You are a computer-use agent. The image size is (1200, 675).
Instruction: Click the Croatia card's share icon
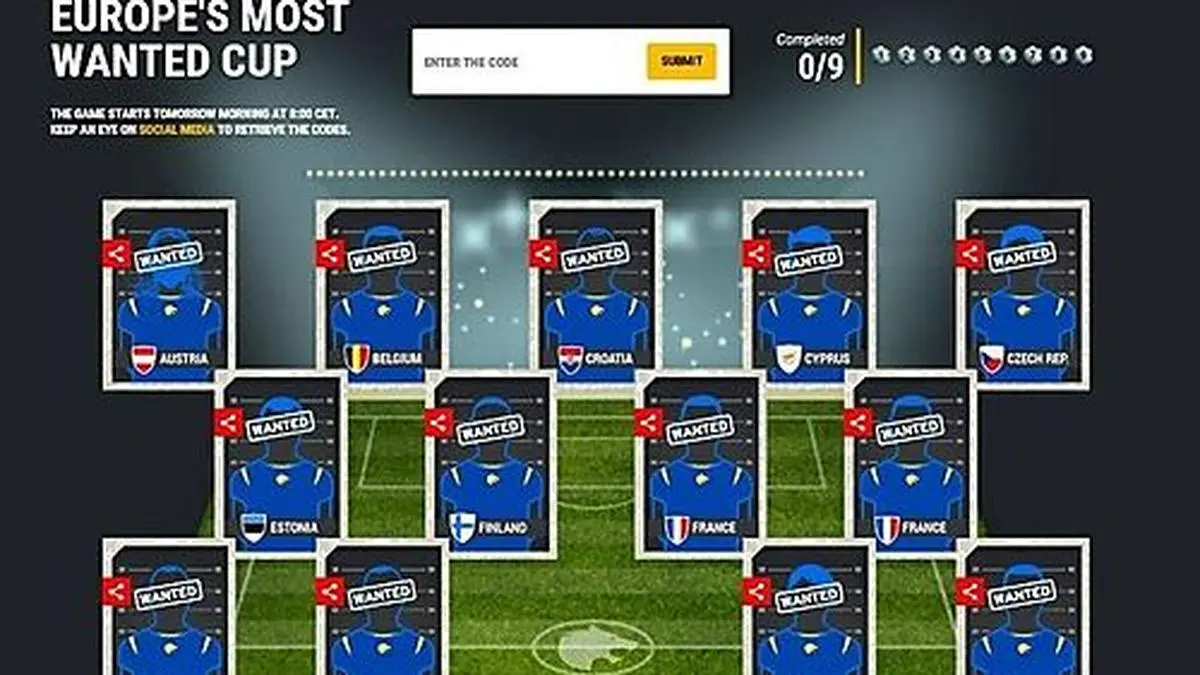pos(543,254)
